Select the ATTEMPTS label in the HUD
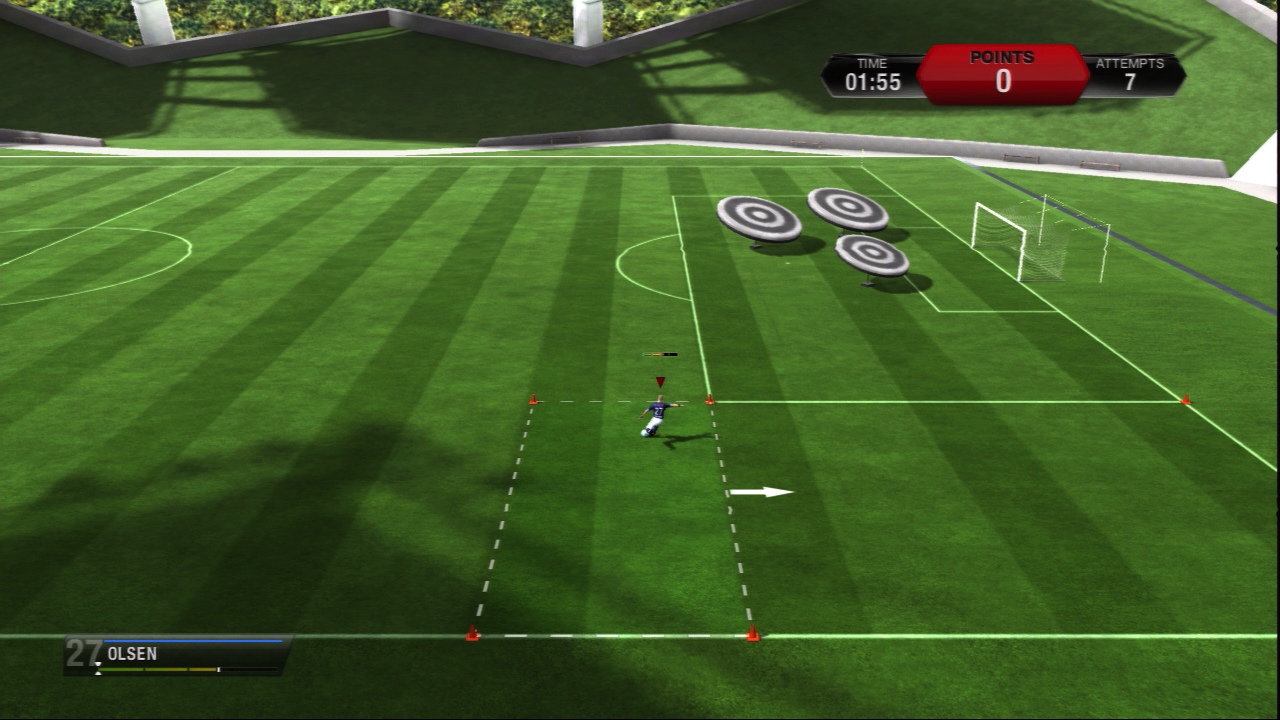The height and width of the screenshot is (720, 1280). point(1131,62)
